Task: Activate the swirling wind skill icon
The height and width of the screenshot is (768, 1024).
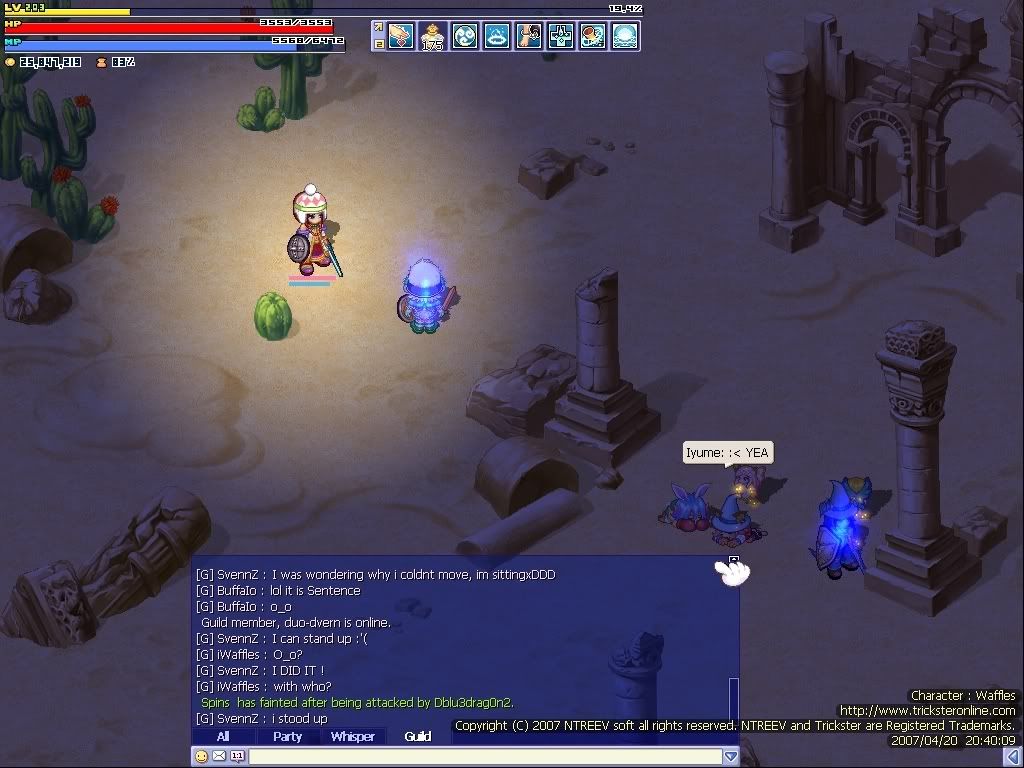Action: click(465, 36)
